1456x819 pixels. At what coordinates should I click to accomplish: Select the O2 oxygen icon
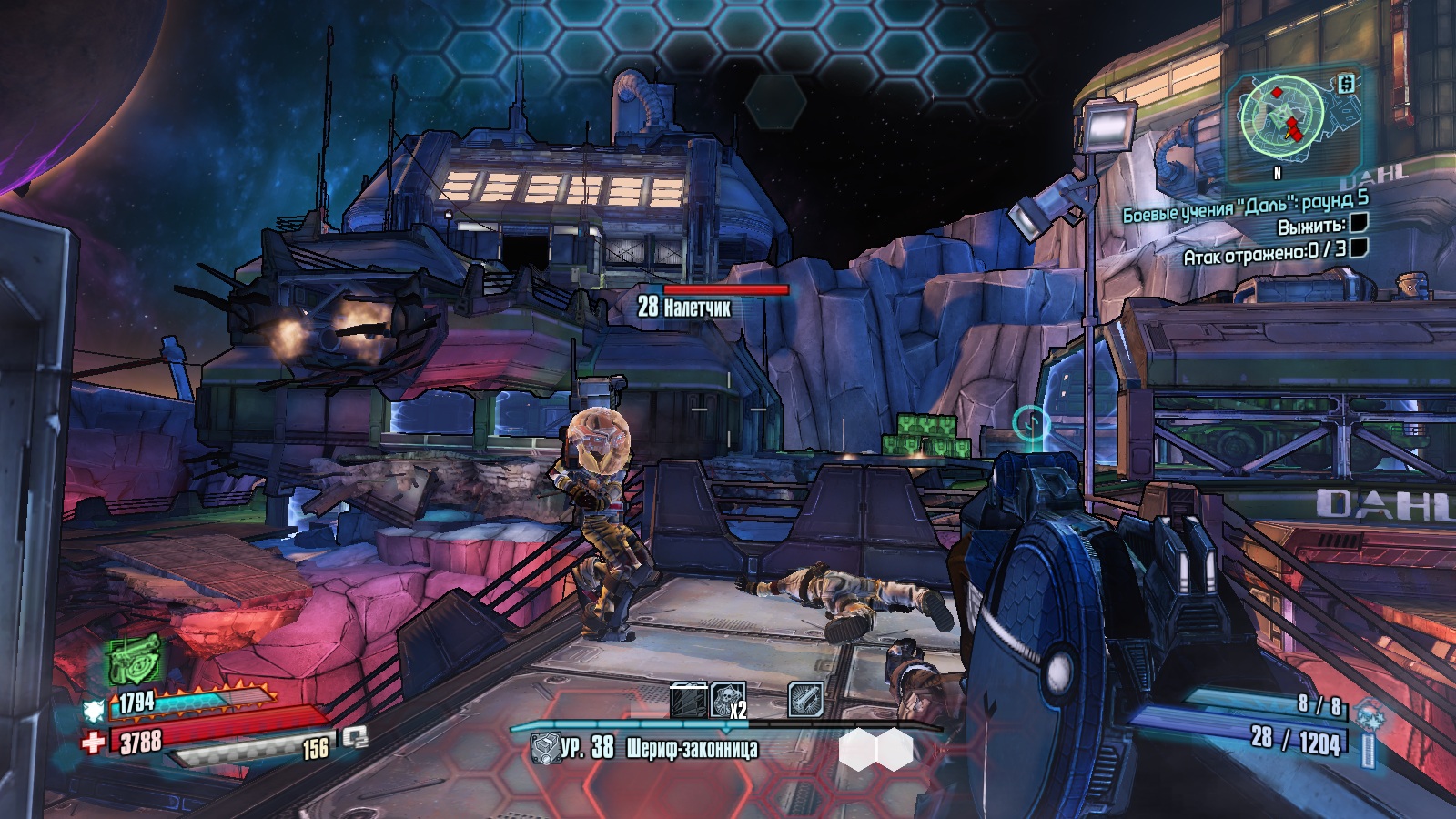pyautogui.click(x=355, y=739)
